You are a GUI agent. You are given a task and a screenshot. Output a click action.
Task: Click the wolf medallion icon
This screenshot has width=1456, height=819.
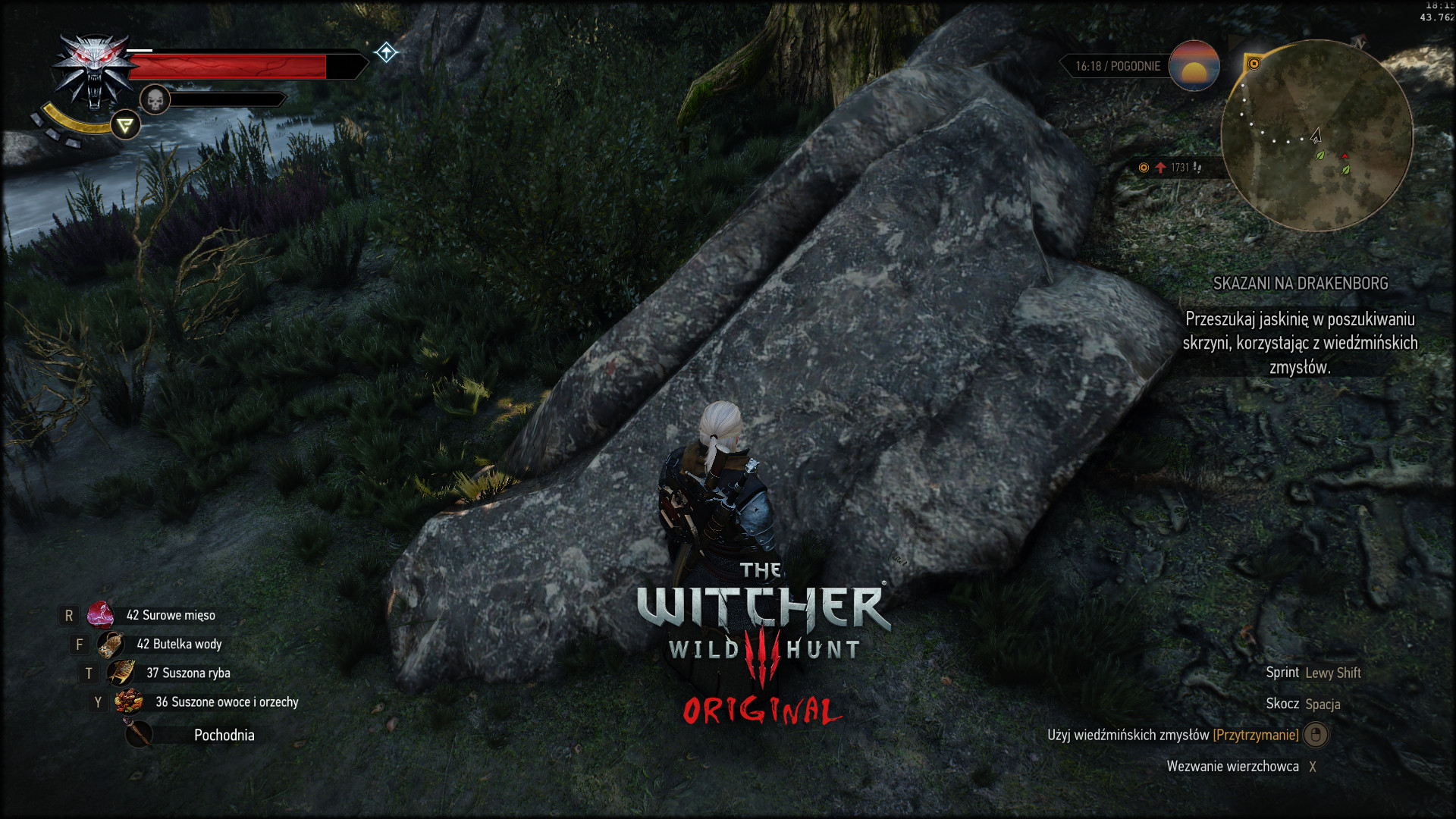coord(94,71)
